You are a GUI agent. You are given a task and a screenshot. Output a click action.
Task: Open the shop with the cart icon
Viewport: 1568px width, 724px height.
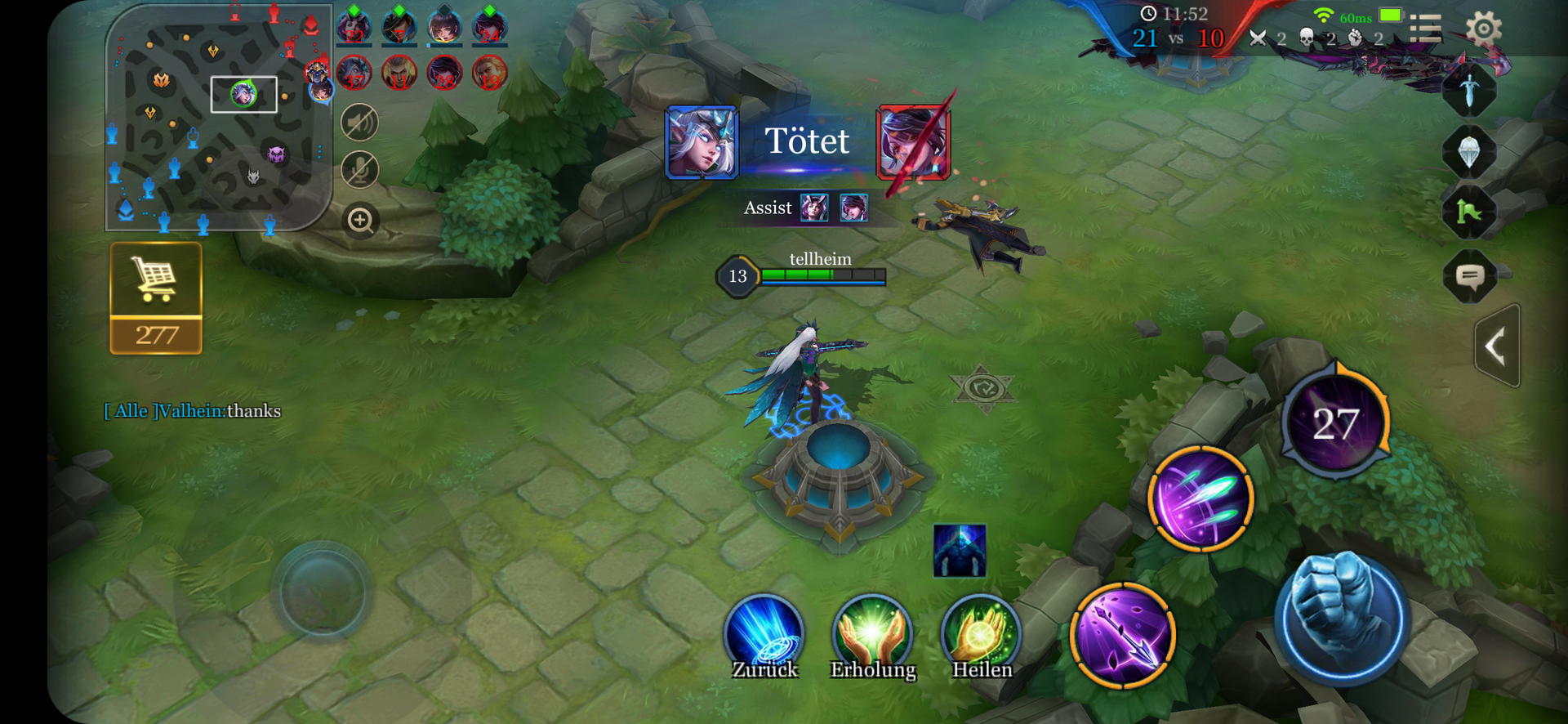pyautogui.click(x=155, y=297)
